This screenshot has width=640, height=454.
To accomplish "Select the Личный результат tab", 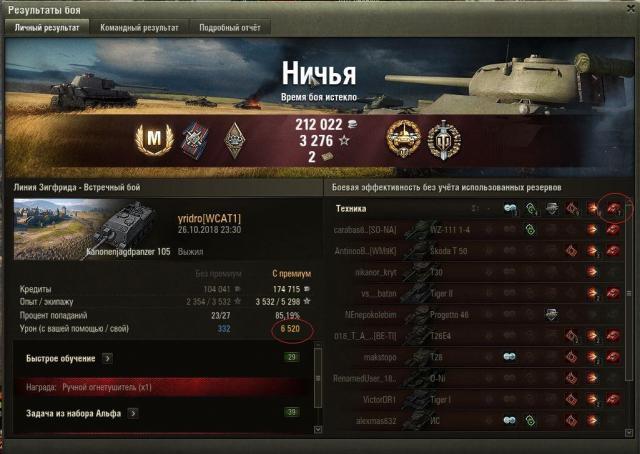I will tap(45, 27).
